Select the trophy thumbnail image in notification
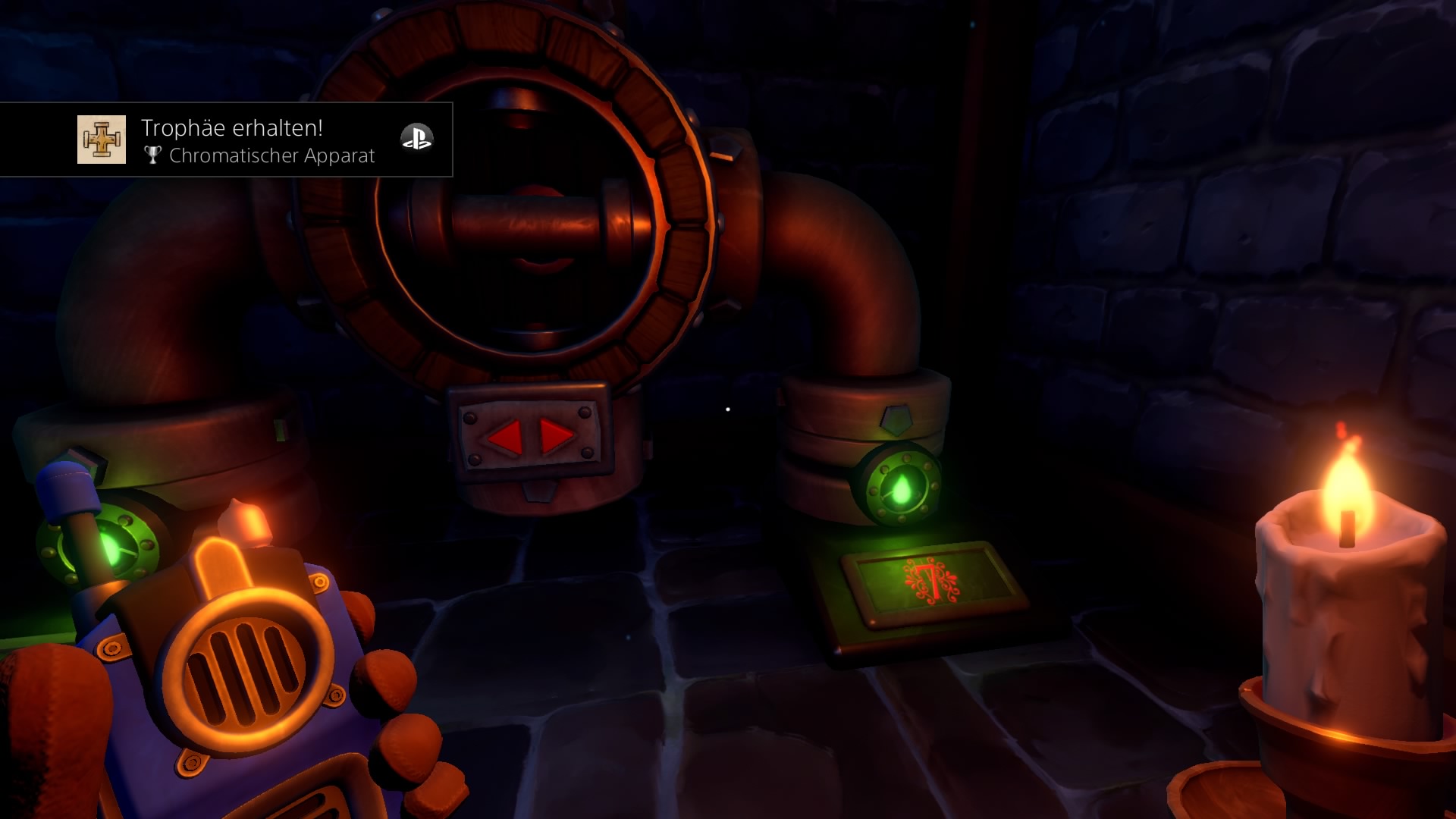The image size is (1456, 819). (x=102, y=140)
